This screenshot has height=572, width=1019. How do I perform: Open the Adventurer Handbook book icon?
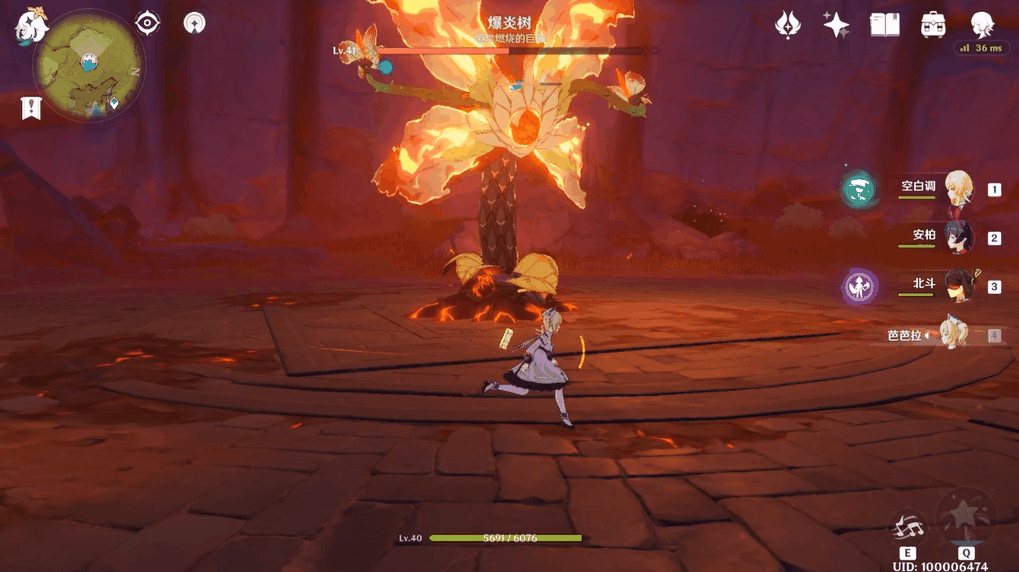coord(885,25)
